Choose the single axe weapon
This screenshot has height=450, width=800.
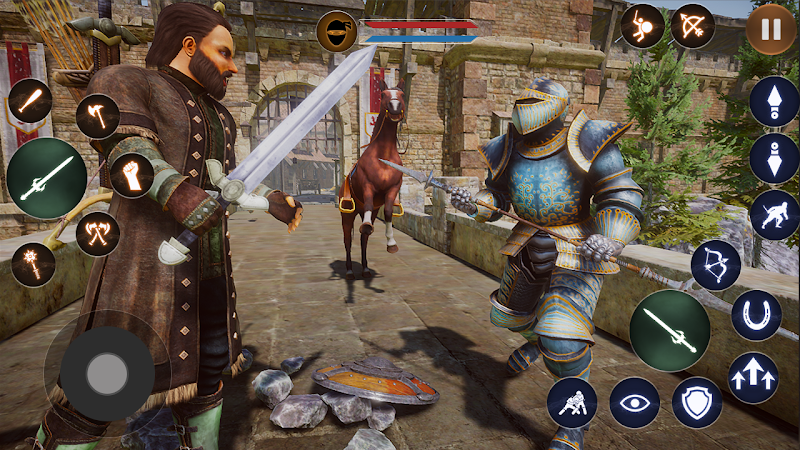tap(98, 116)
